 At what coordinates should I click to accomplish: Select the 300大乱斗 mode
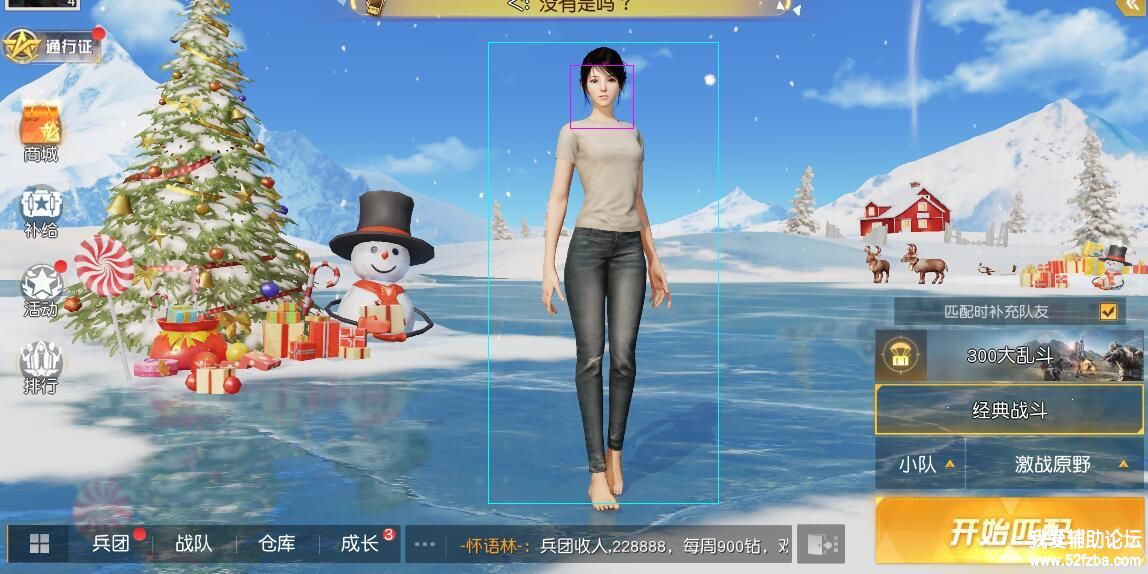click(1009, 356)
